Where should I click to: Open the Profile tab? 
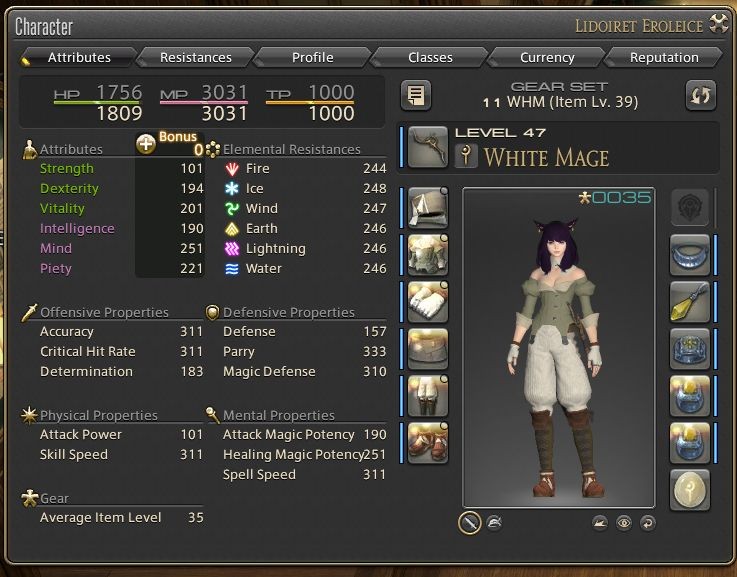(312, 57)
